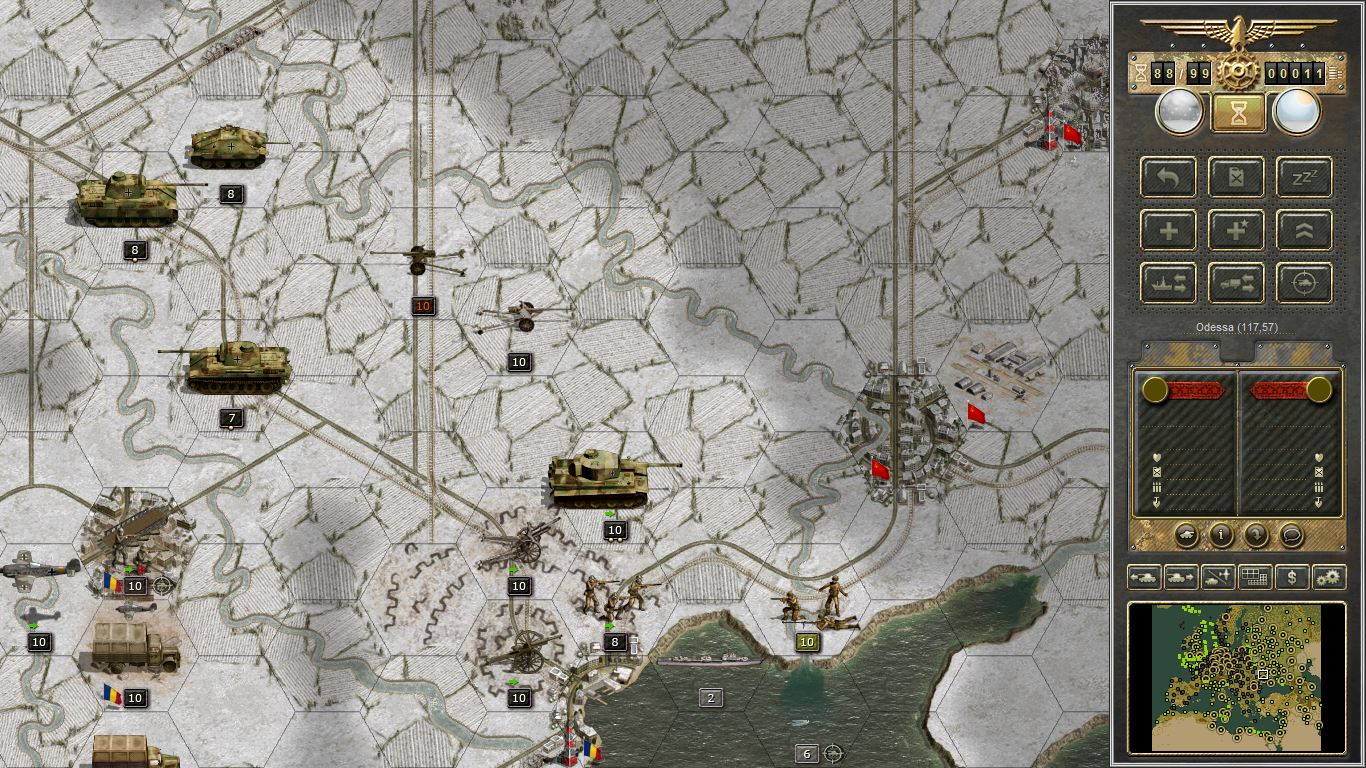Click the Resupply unit icon
The height and width of the screenshot is (768, 1366).
1236,178
